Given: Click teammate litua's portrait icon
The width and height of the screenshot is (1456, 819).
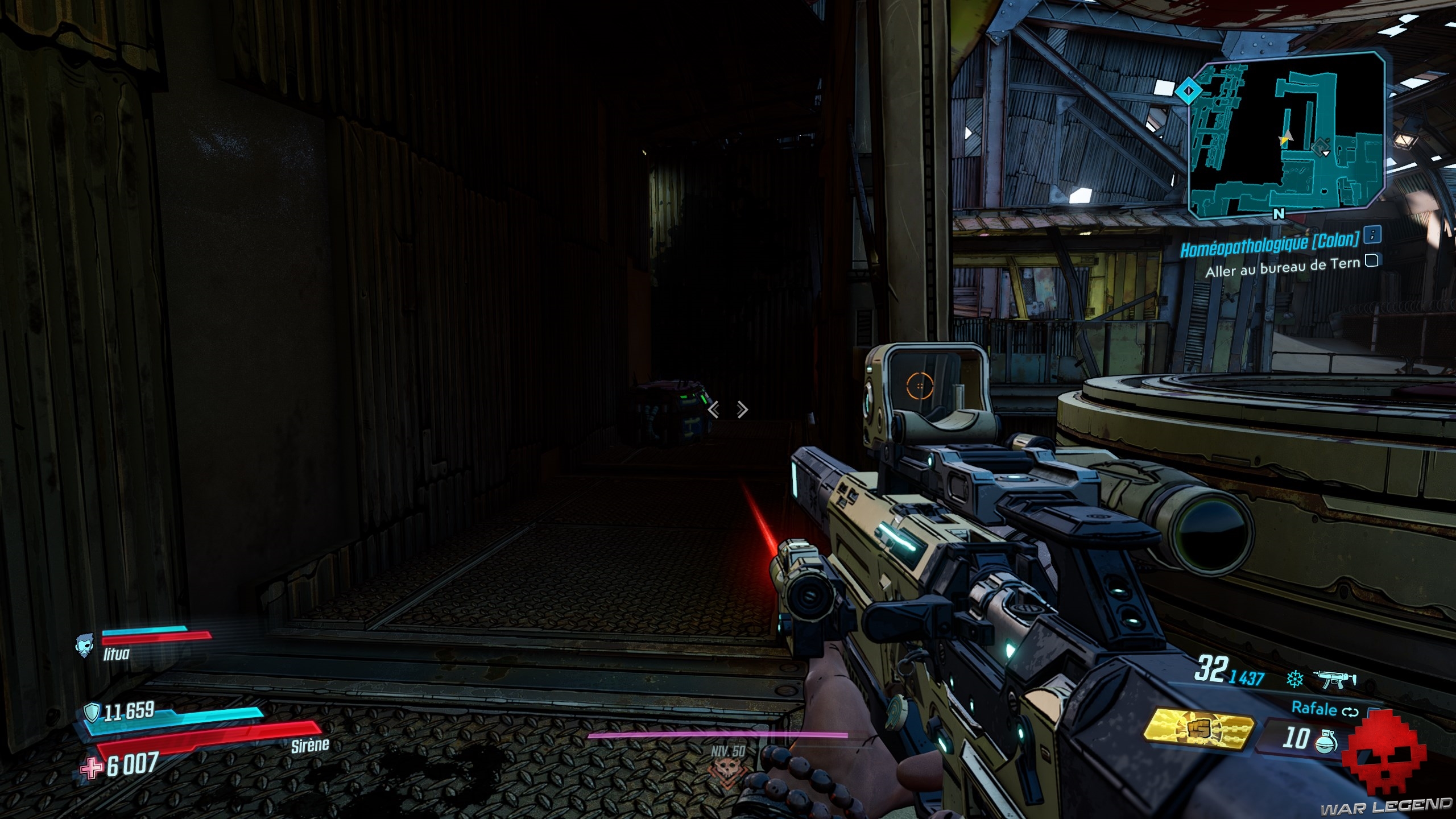Looking at the screenshot, I should click(84, 647).
